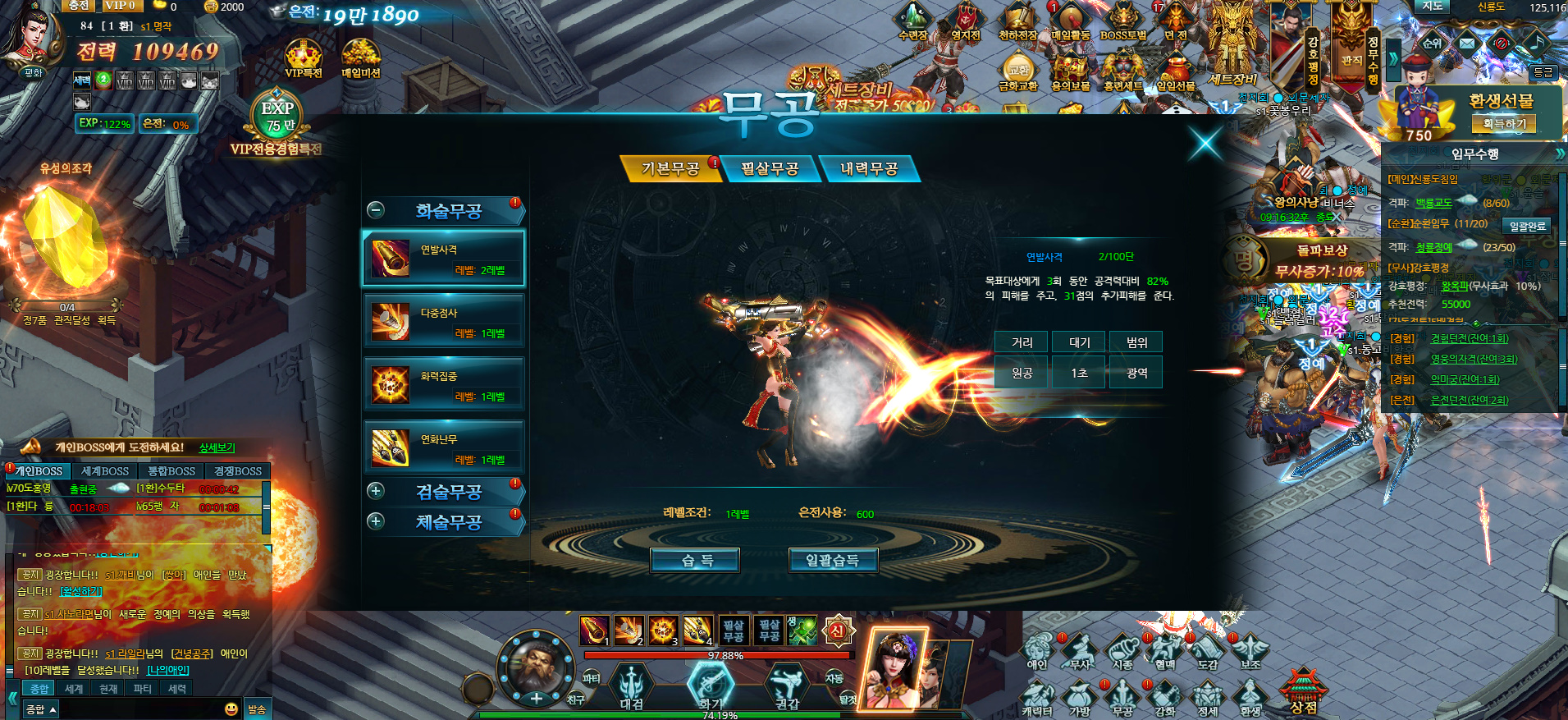Expand the 검술무공 category
This screenshot has width=1568, height=720.
click(376, 491)
